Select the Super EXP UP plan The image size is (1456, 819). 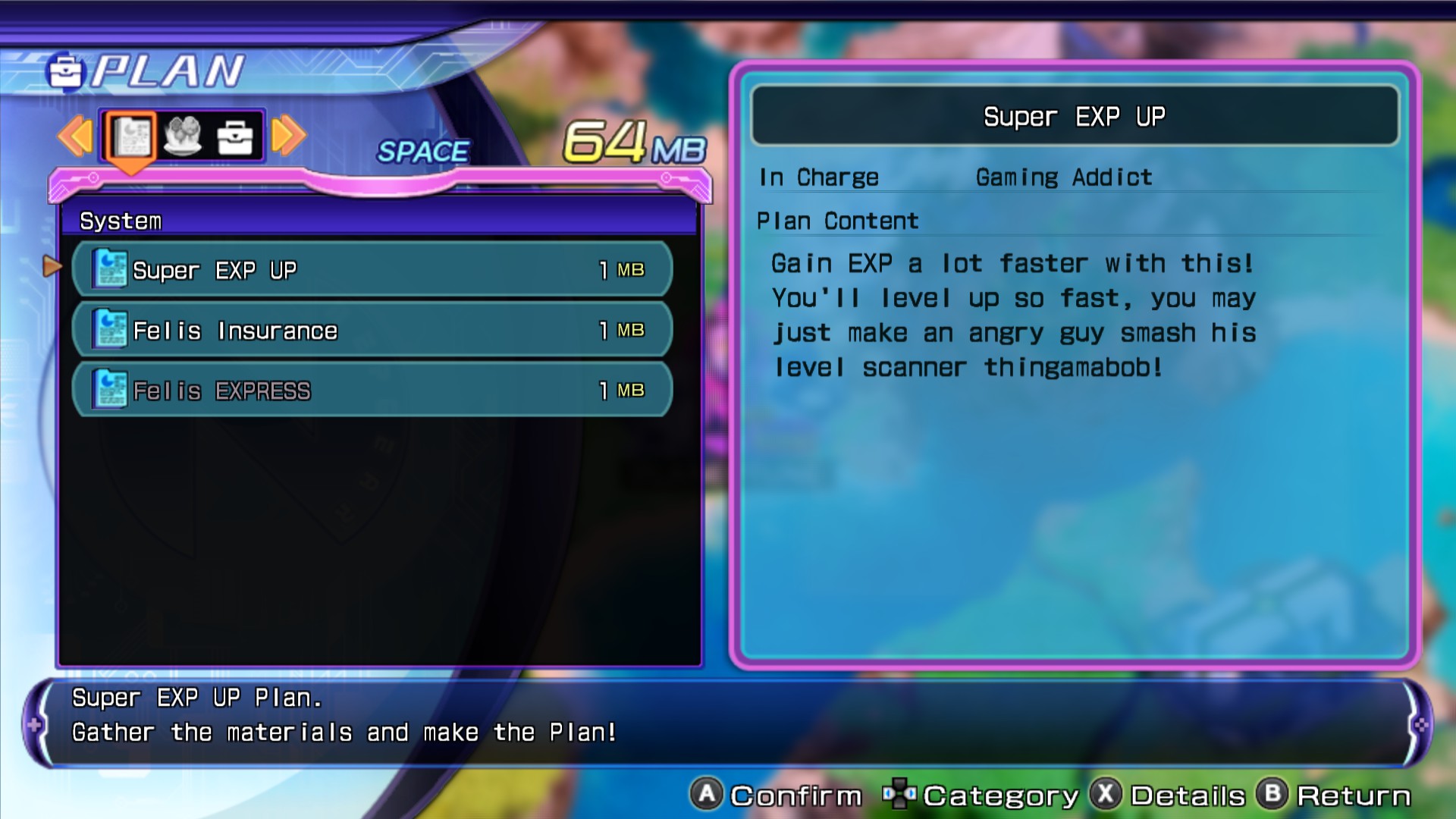coord(372,269)
